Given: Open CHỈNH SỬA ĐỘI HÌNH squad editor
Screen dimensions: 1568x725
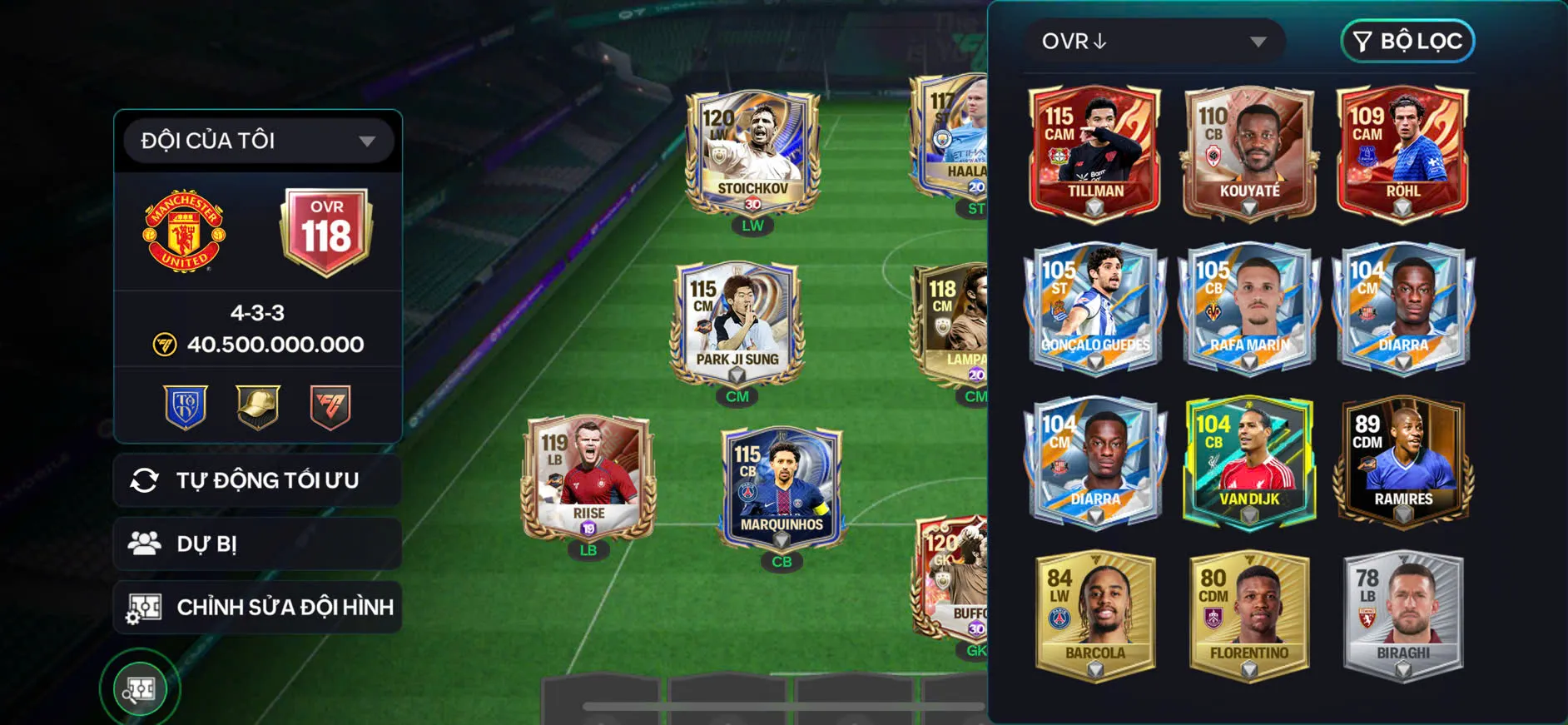Looking at the screenshot, I should (258, 607).
